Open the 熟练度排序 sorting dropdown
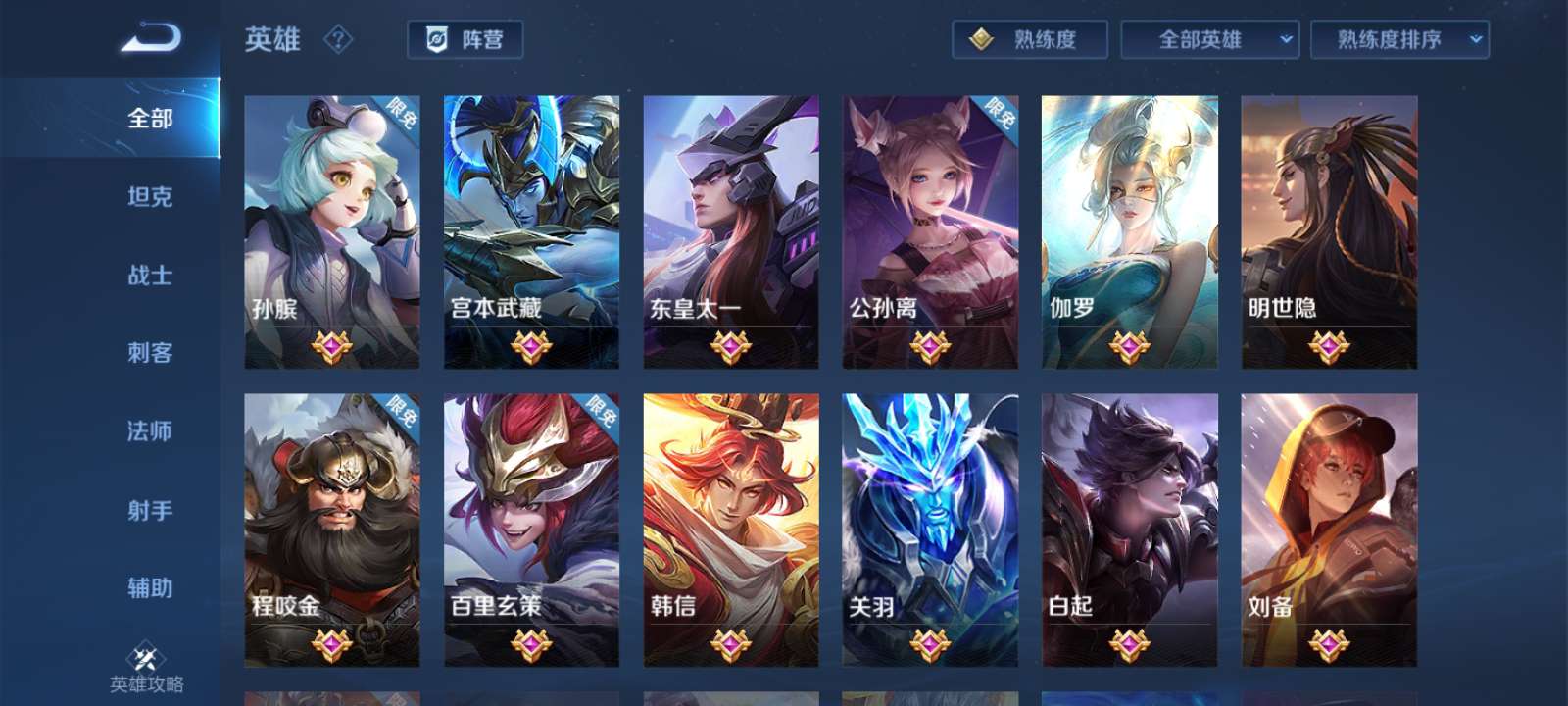 pos(1399,40)
